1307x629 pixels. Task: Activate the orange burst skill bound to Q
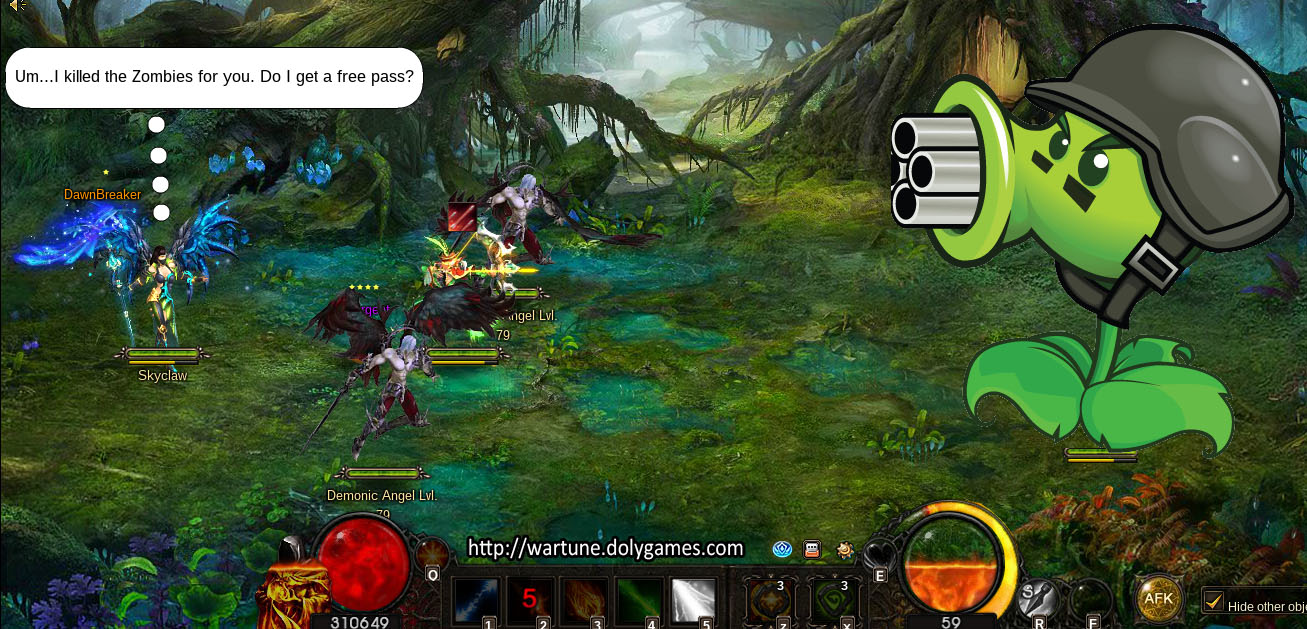(x=431, y=553)
